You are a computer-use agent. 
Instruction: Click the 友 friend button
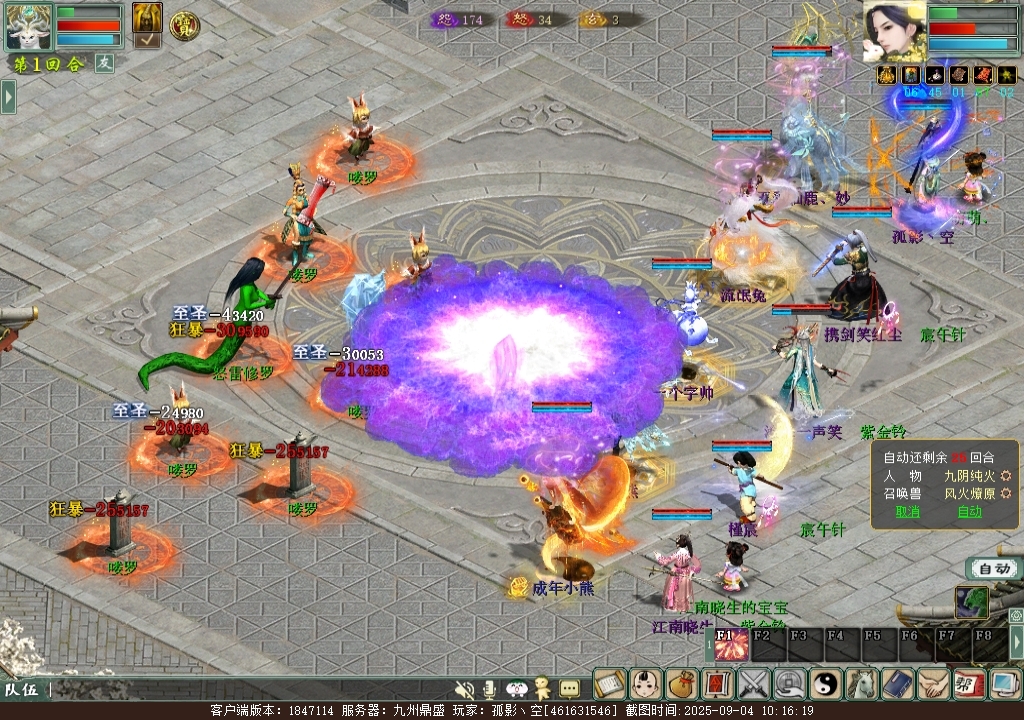point(104,63)
